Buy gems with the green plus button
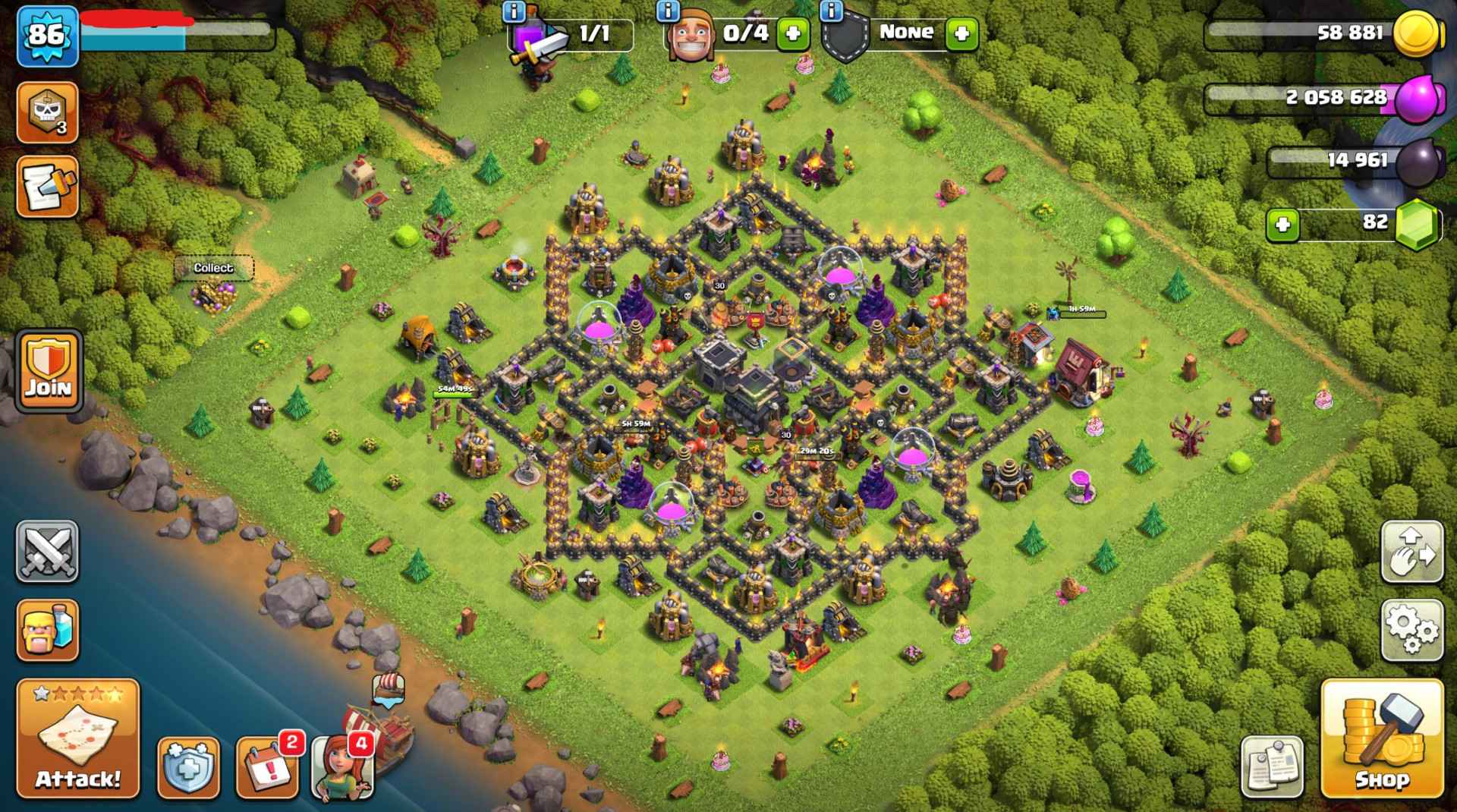Viewport: 1457px width, 812px height. point(1282,225)
